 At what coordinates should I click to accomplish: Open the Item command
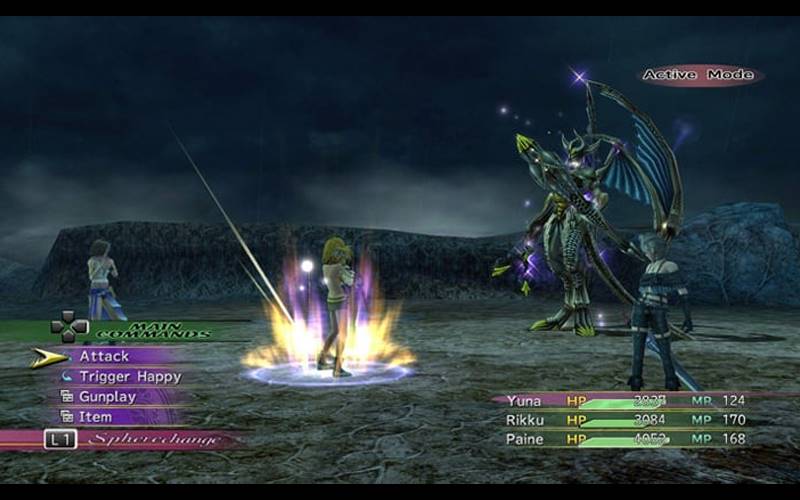(x=96, y=417)
